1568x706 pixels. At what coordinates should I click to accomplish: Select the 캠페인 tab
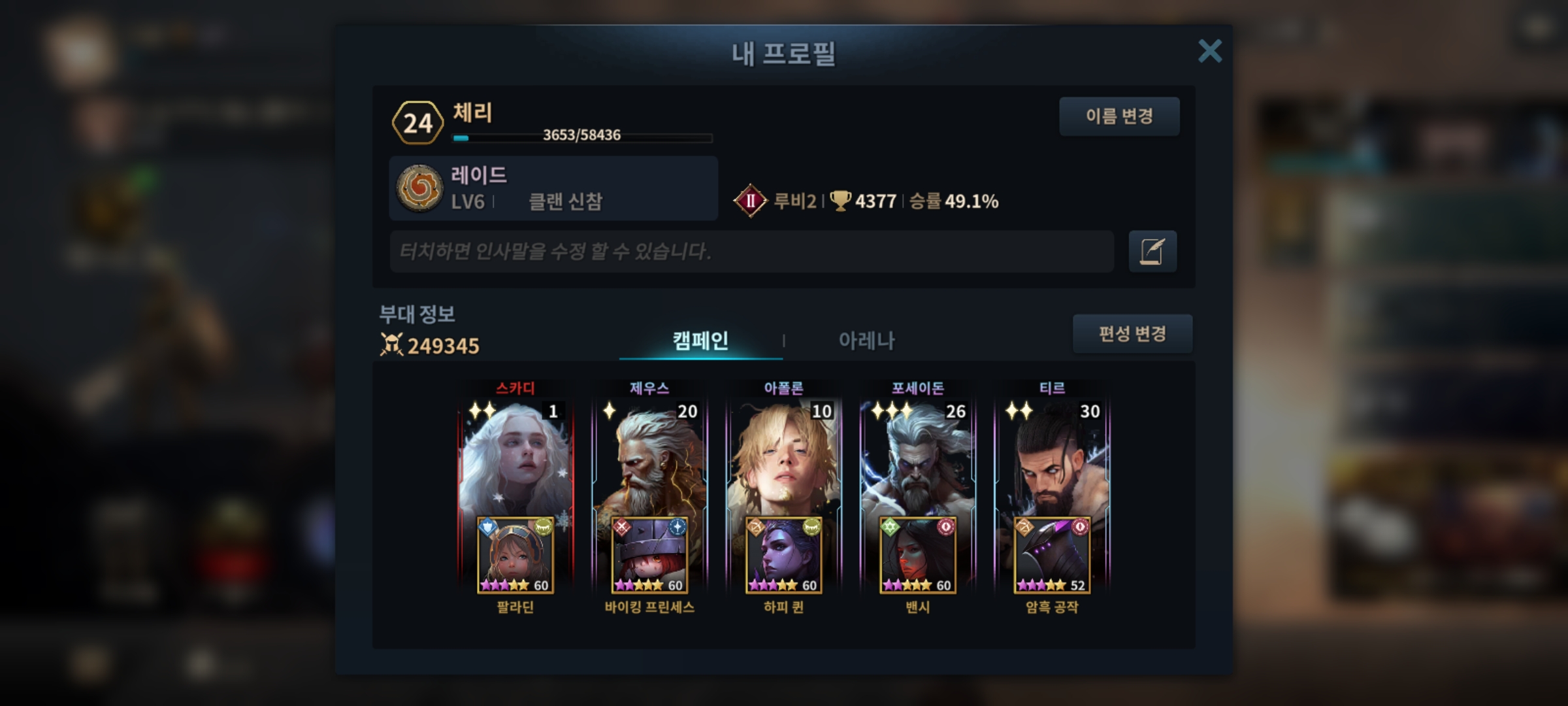coord(700,341)
